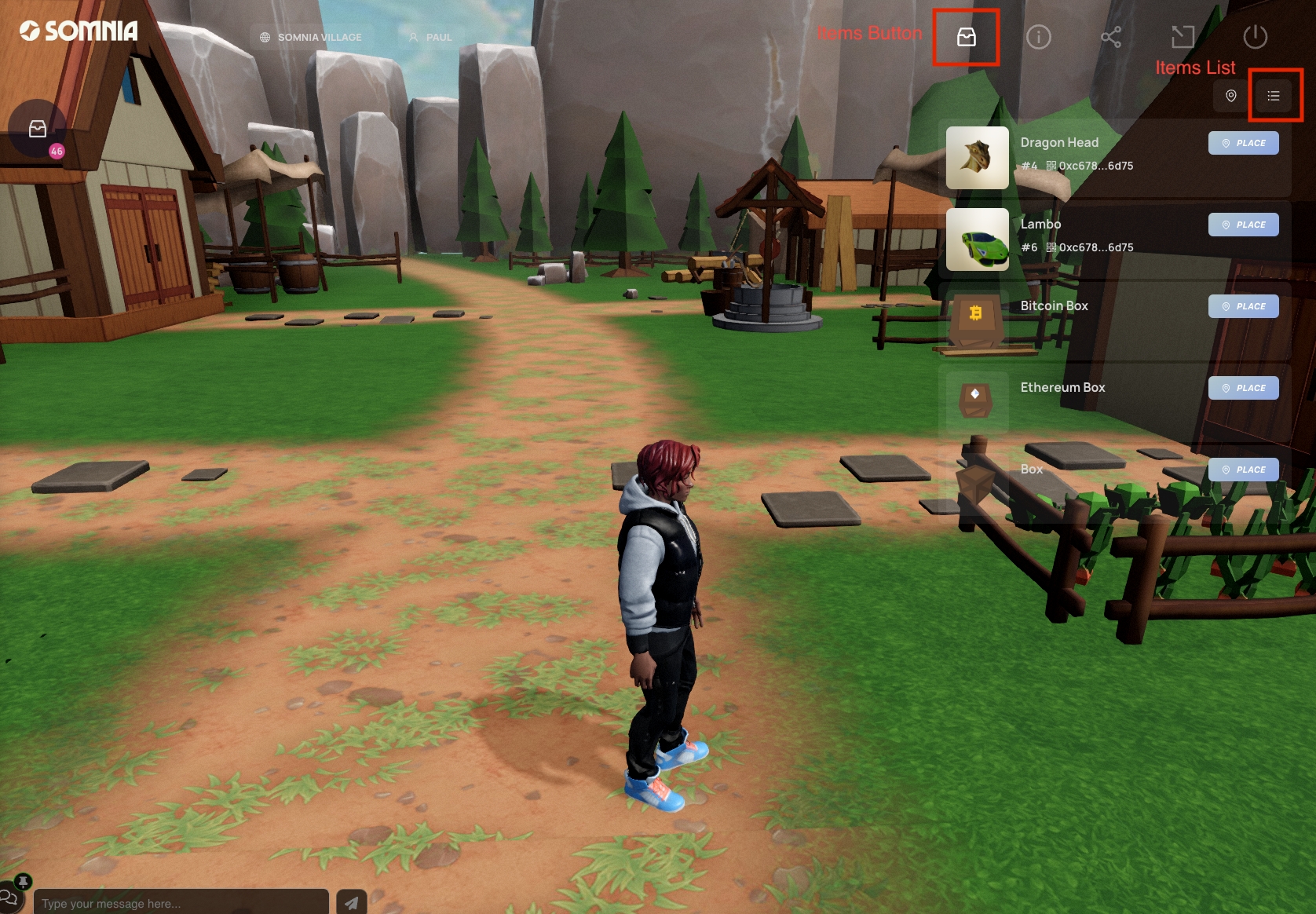1316x914 pixels.
Task: Open the inventory badge showing 46
Action: 38,130
